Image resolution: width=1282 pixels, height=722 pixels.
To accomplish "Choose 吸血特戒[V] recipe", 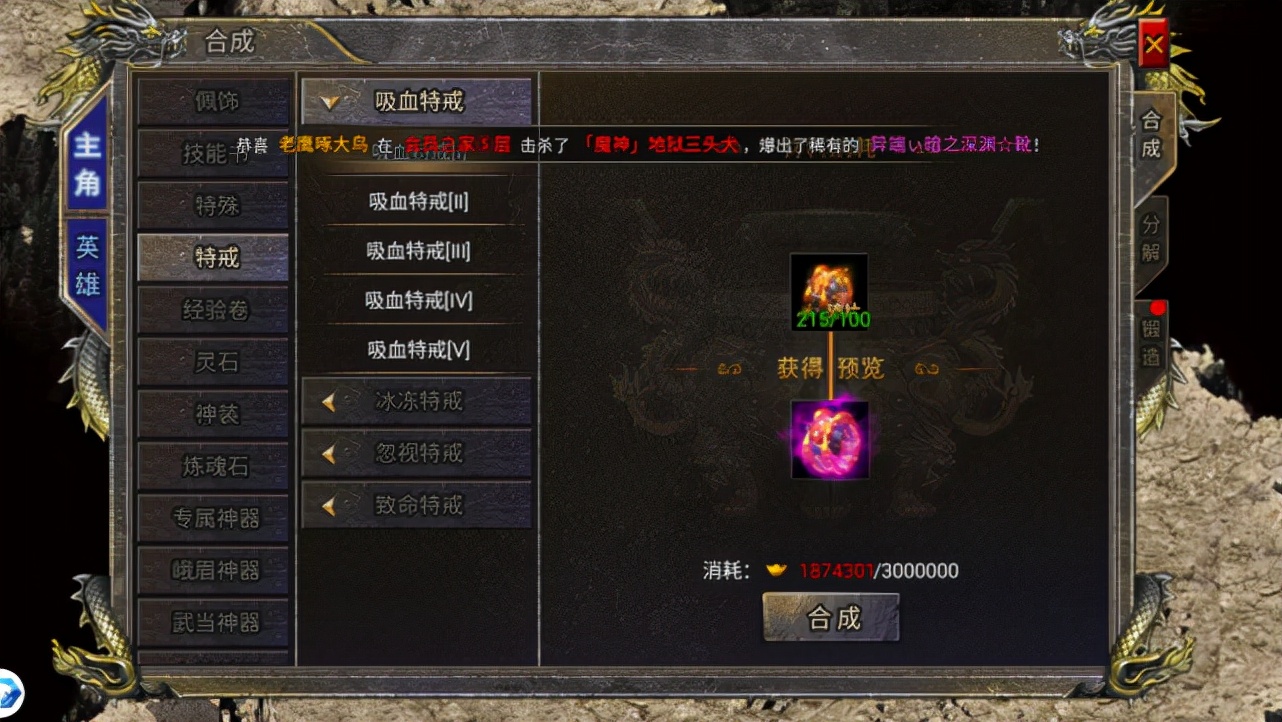I will point(417,350).
